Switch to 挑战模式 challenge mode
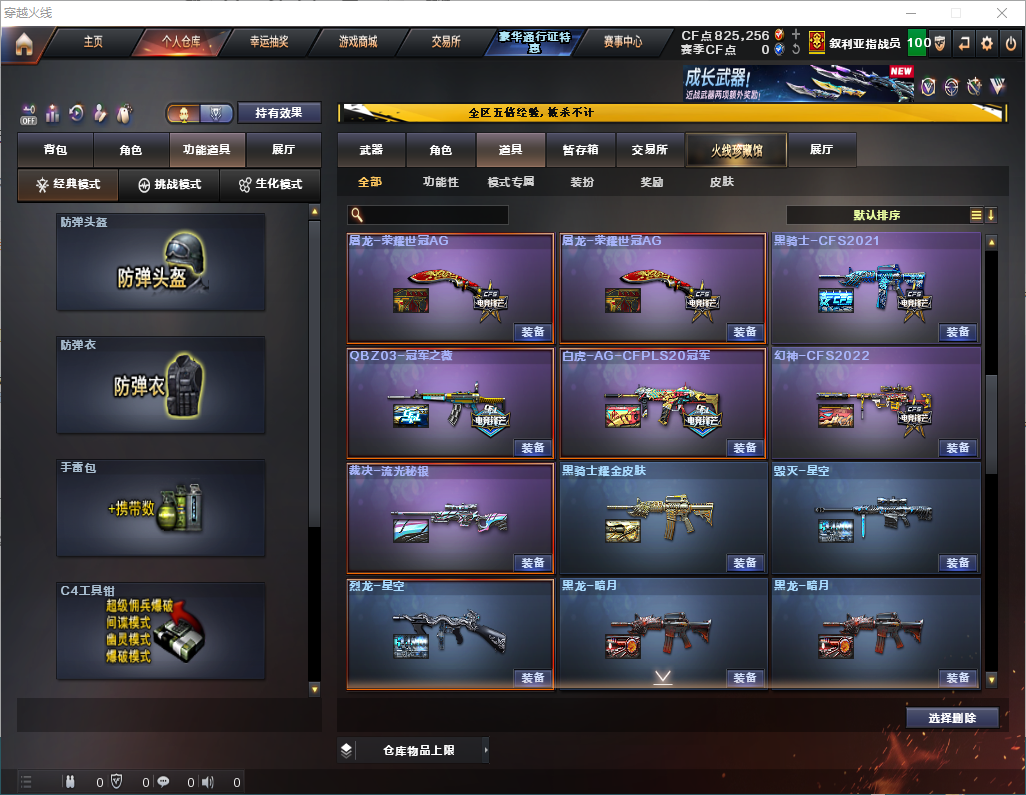This screenshot has height=795, width=1026. click(x=169, y=185)
